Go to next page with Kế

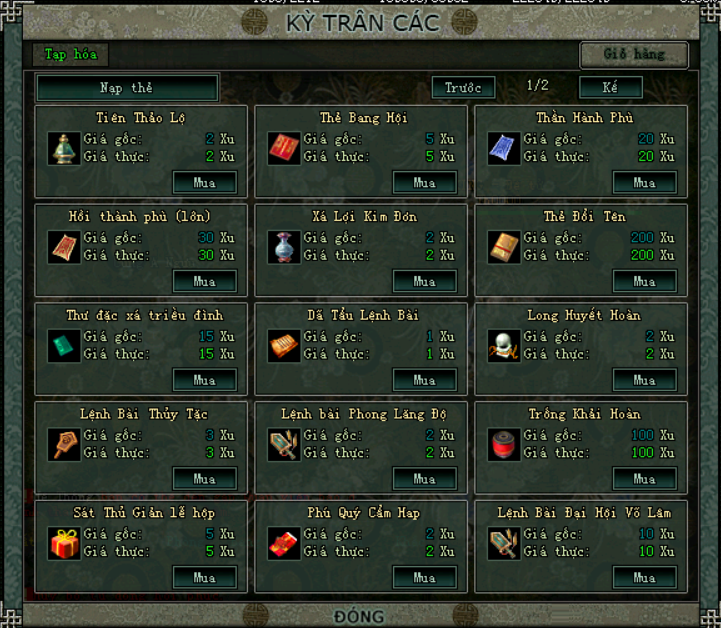coord(610,88)
